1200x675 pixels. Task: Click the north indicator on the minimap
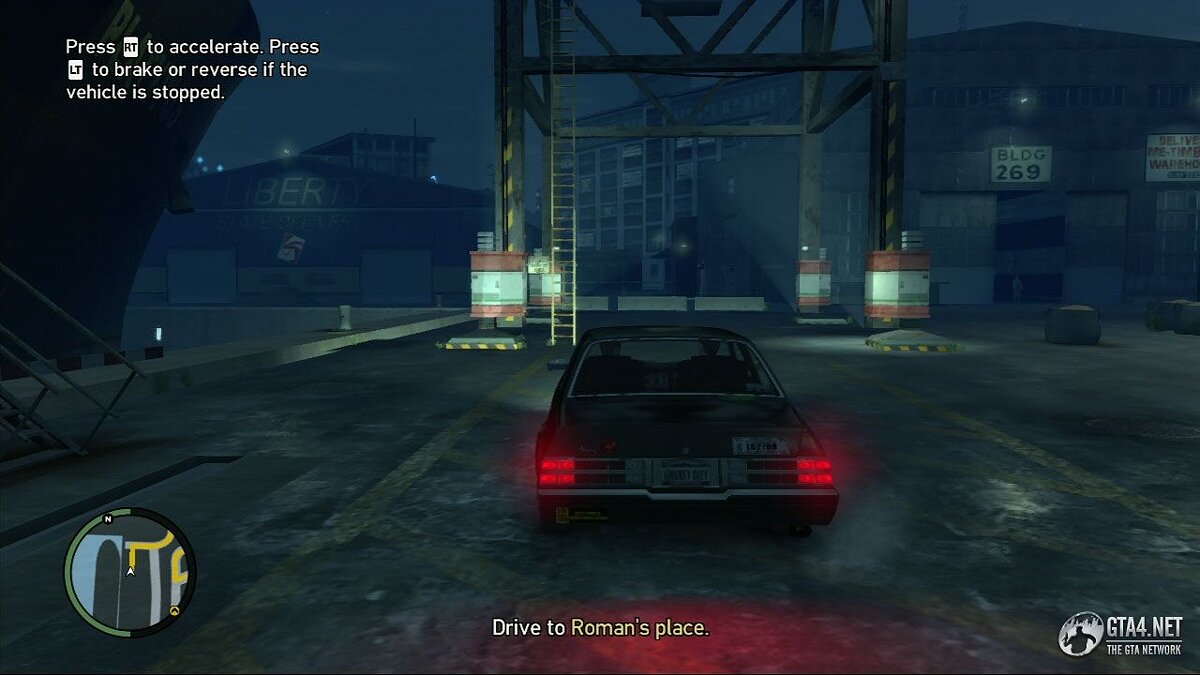pos(107,519)
